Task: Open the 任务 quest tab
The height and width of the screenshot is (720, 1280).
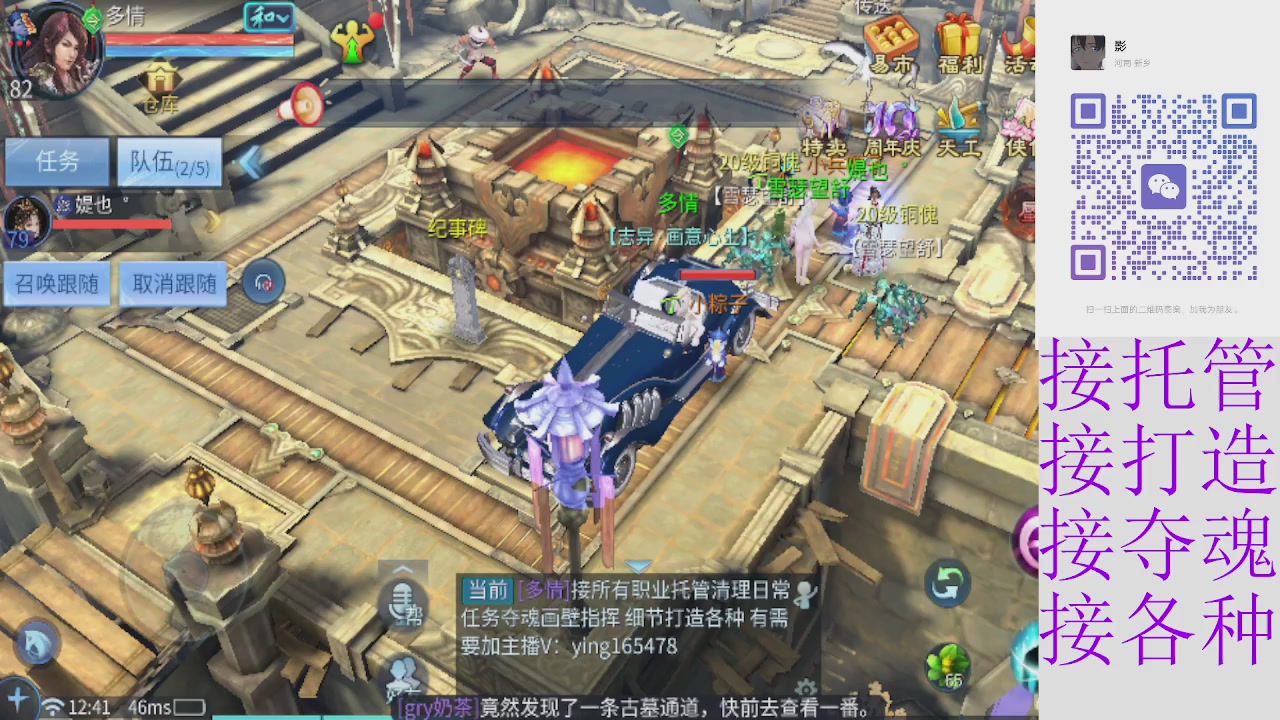Action: pos(57,162)
